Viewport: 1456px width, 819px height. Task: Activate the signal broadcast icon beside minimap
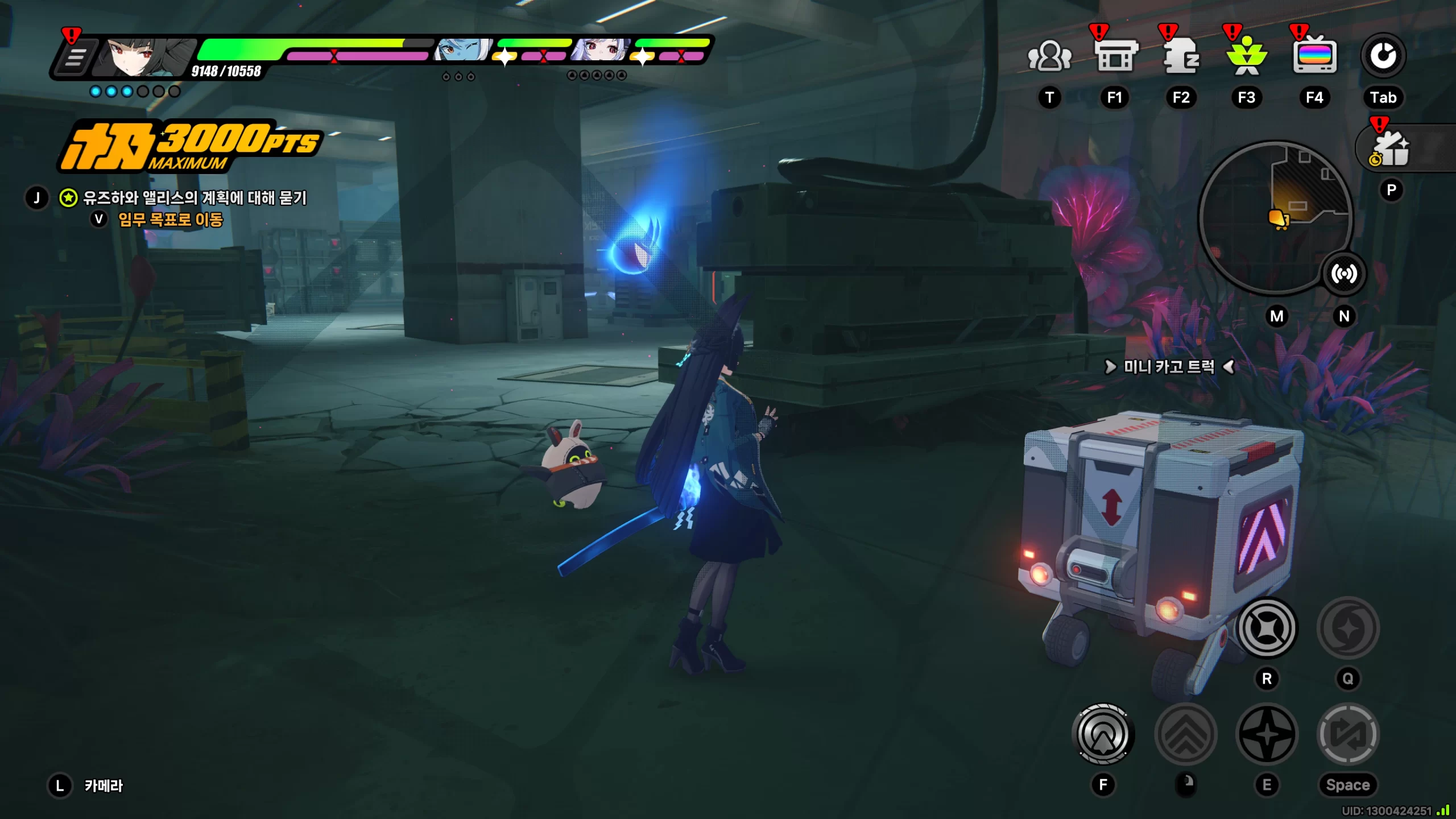(1343, 274)
